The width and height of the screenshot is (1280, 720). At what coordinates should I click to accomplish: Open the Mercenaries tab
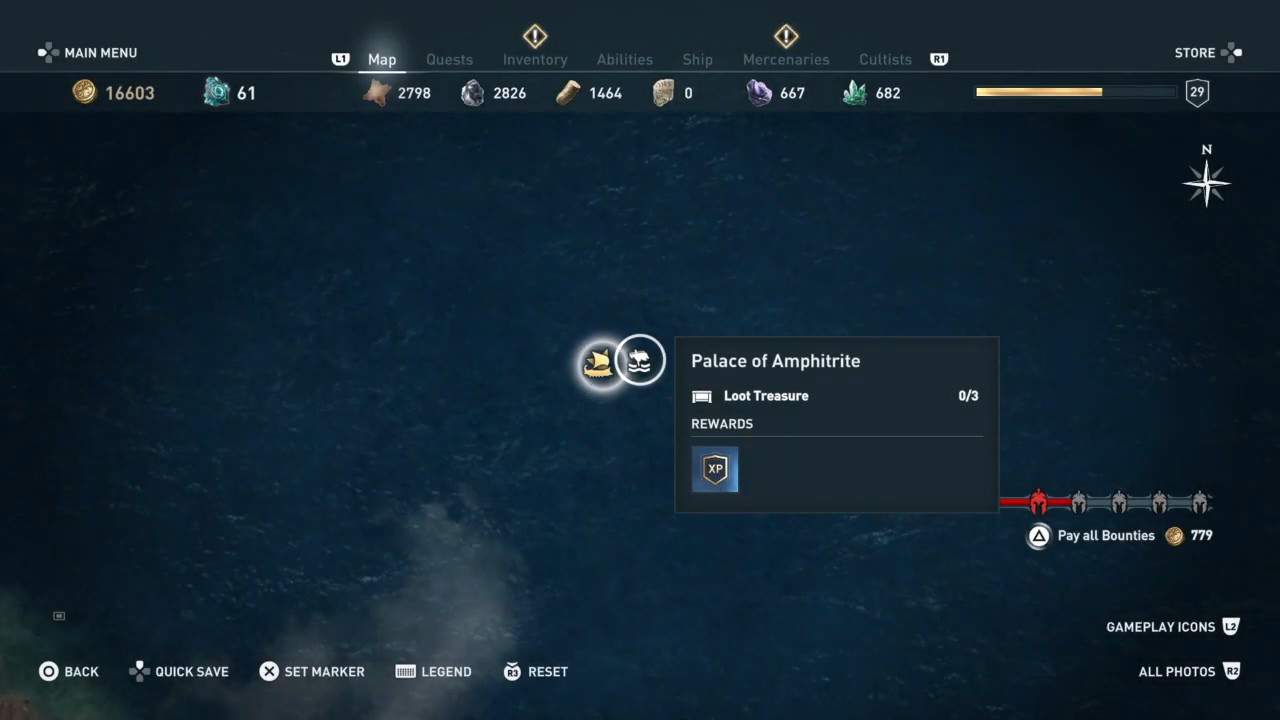pyautogui.click(x=786, y=60)
